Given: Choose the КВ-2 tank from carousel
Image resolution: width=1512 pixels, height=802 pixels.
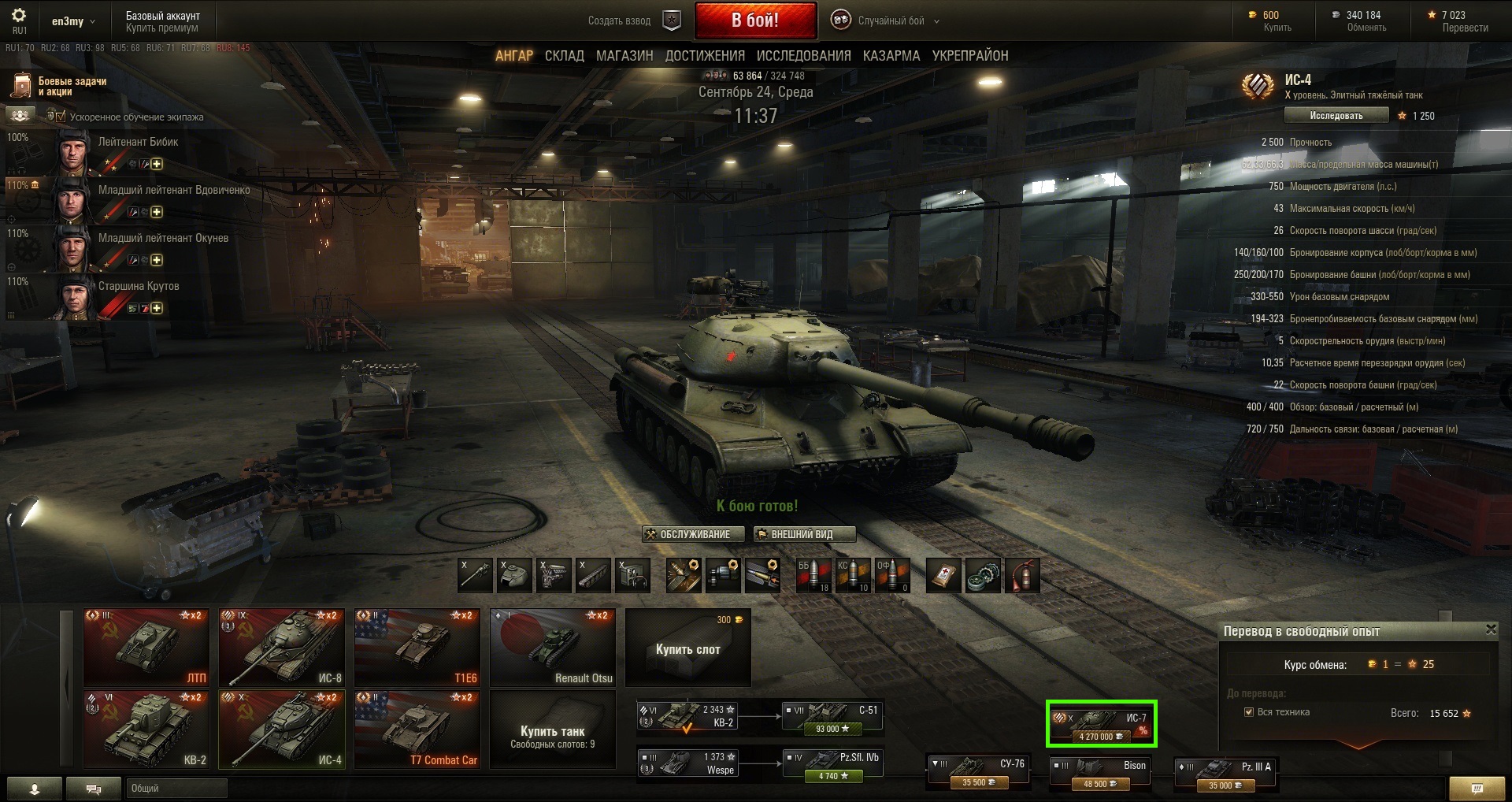Looking at the screenshot, I should 146,729.
